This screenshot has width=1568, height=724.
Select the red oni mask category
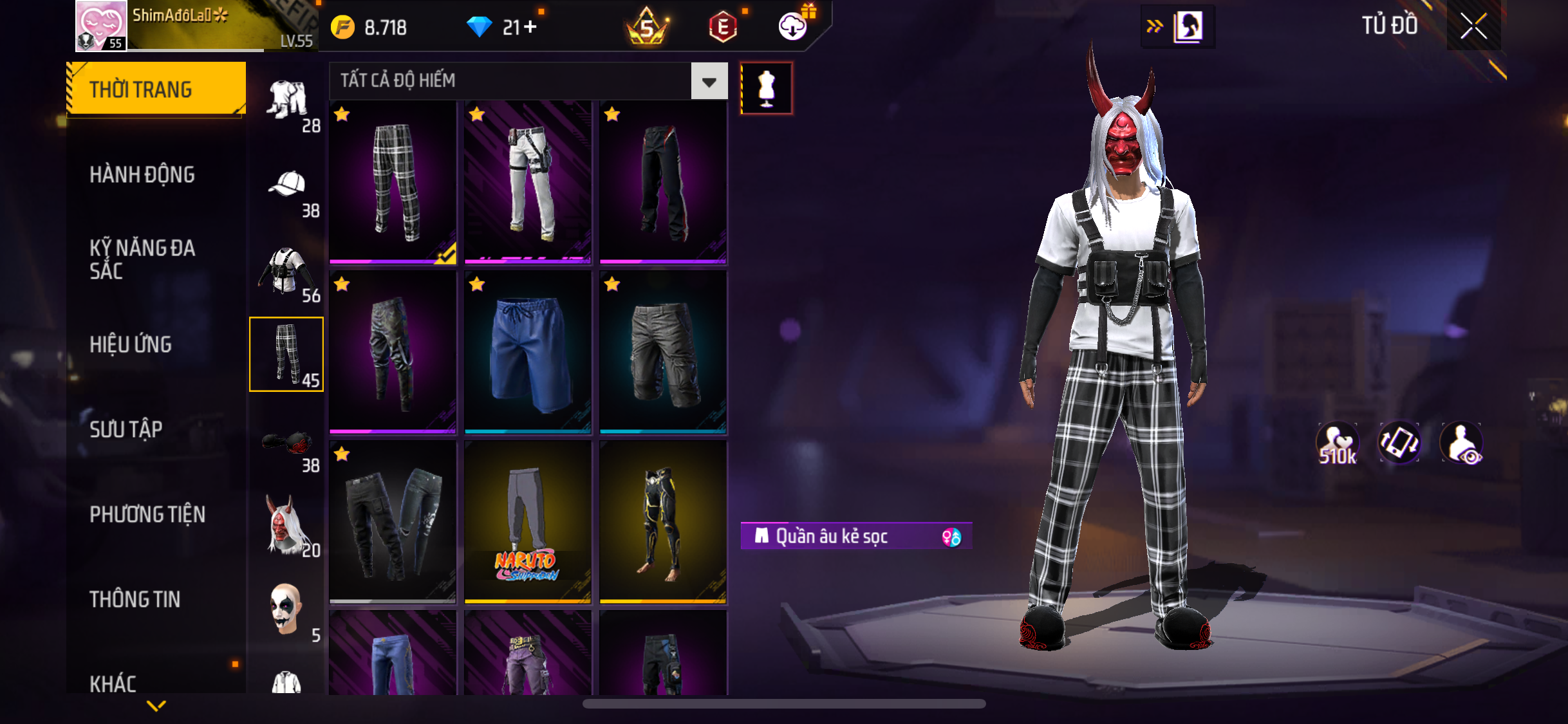click(286, 524)
